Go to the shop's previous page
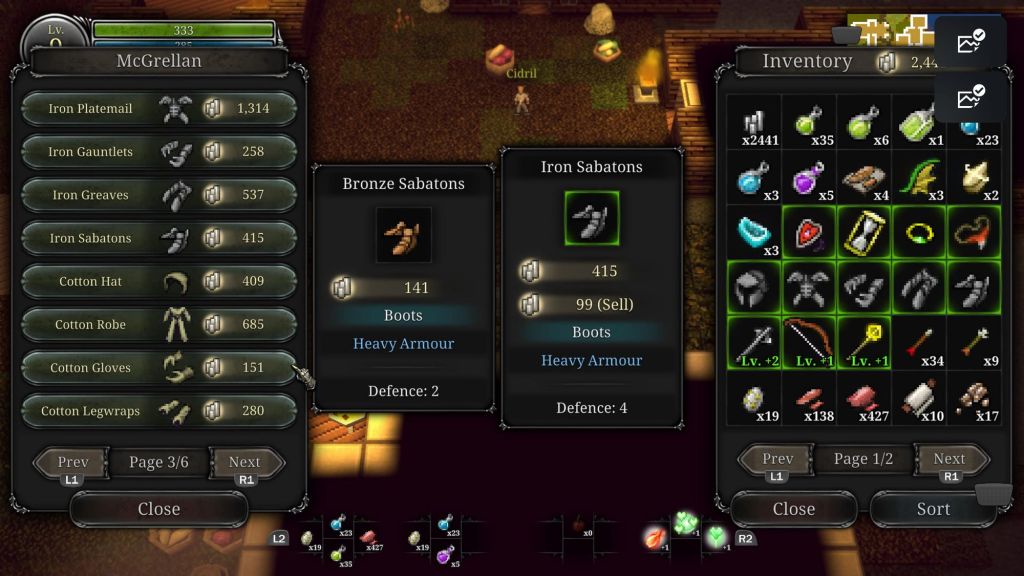1024x576 pixels. pos(72,462)
